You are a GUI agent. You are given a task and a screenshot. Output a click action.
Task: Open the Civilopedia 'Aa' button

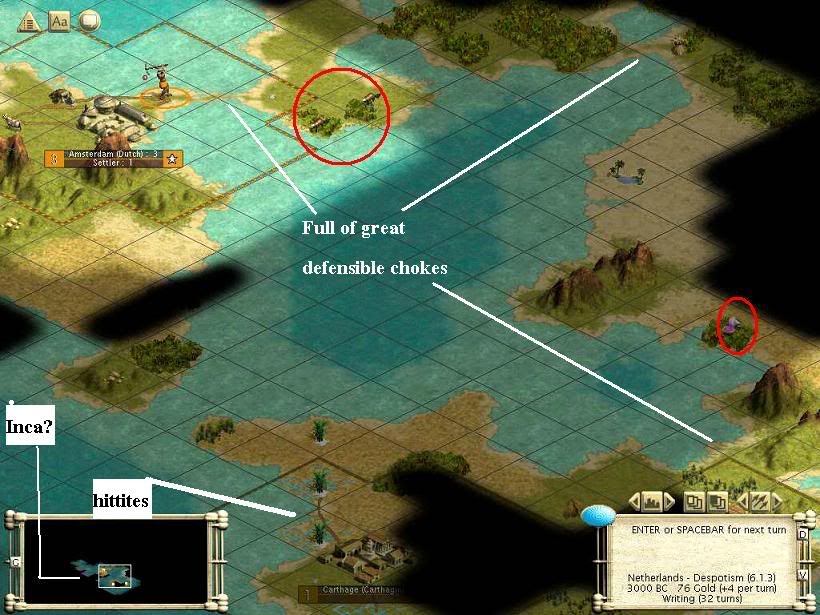click(59, 20)
